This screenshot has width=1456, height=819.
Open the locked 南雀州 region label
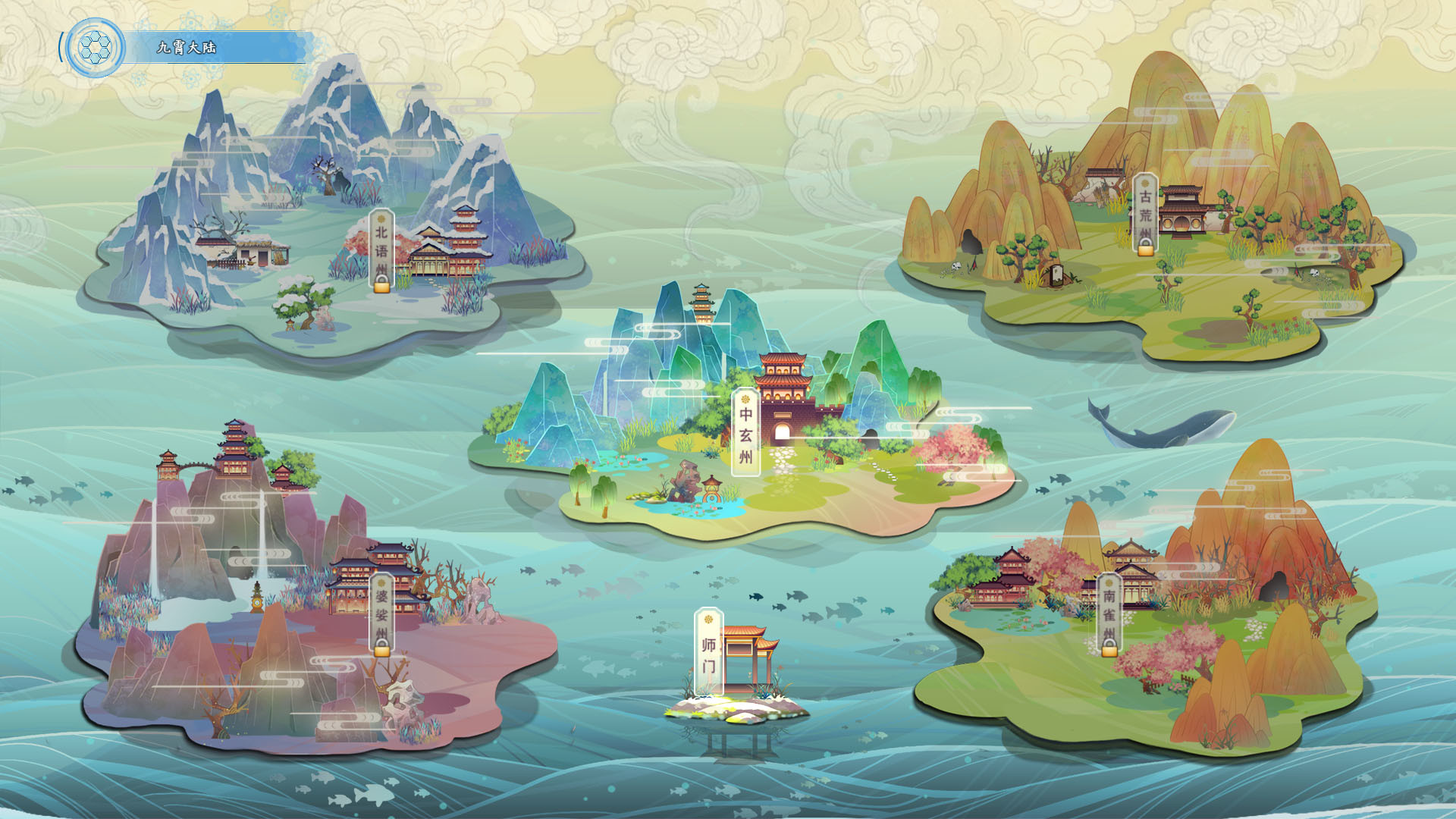[x=1109, y=614]
